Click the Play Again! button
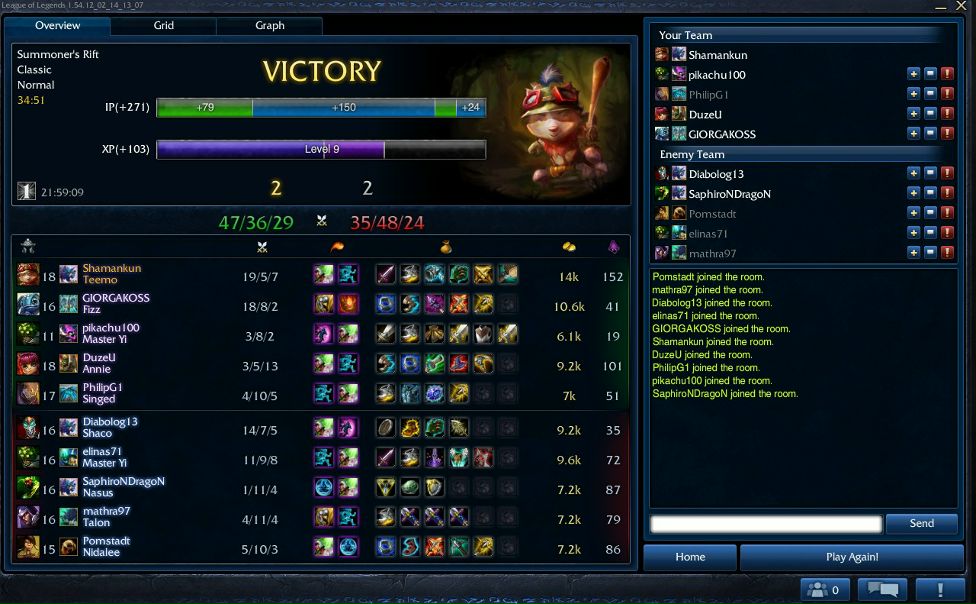The width and height of the screenshot is (976, 604). click(x=853, y=557)
